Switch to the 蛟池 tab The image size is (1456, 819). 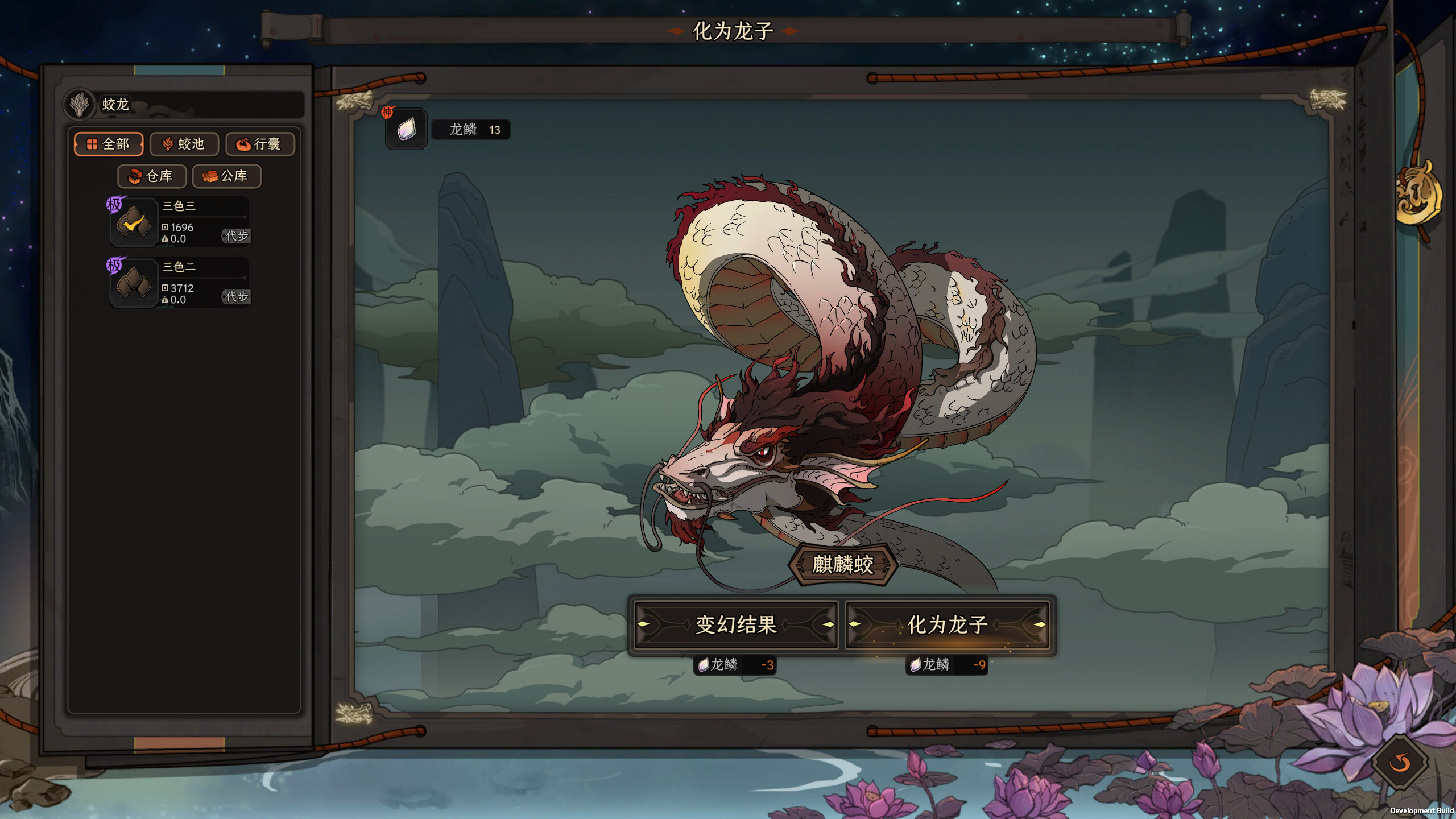pyautogui.click(x=184, y=144)
